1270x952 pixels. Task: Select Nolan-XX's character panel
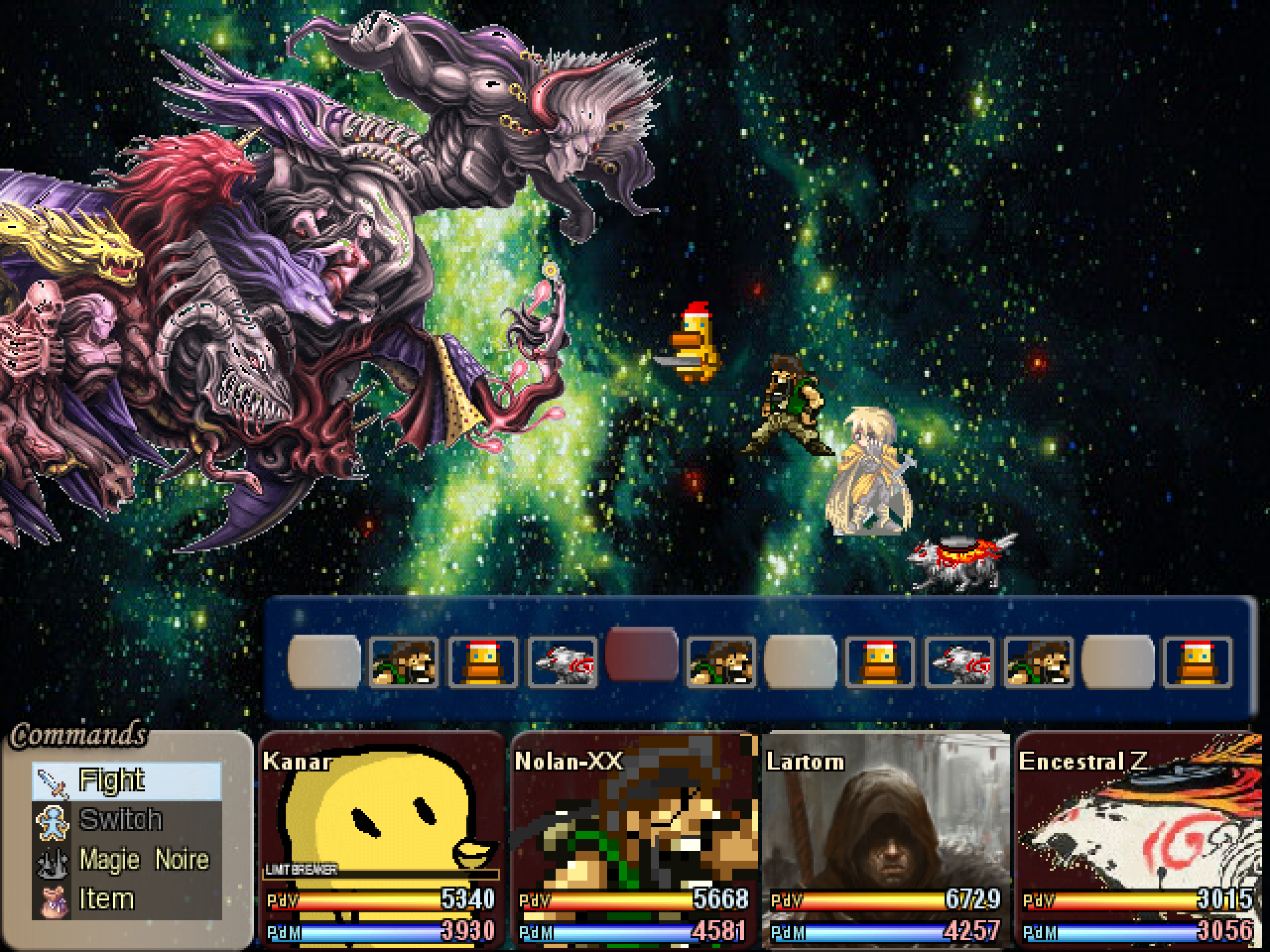634,840
